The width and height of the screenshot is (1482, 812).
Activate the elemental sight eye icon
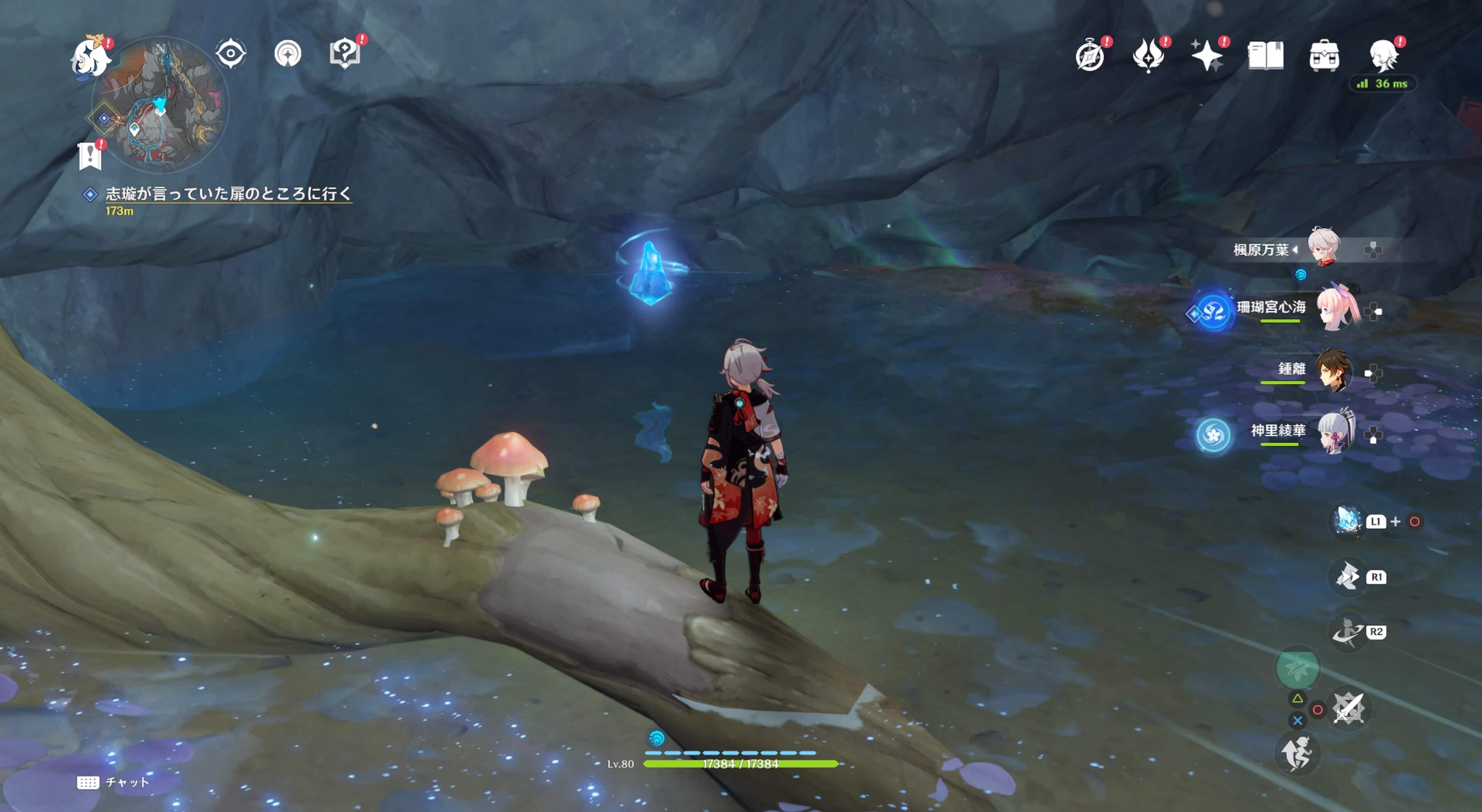pos(231,54)
